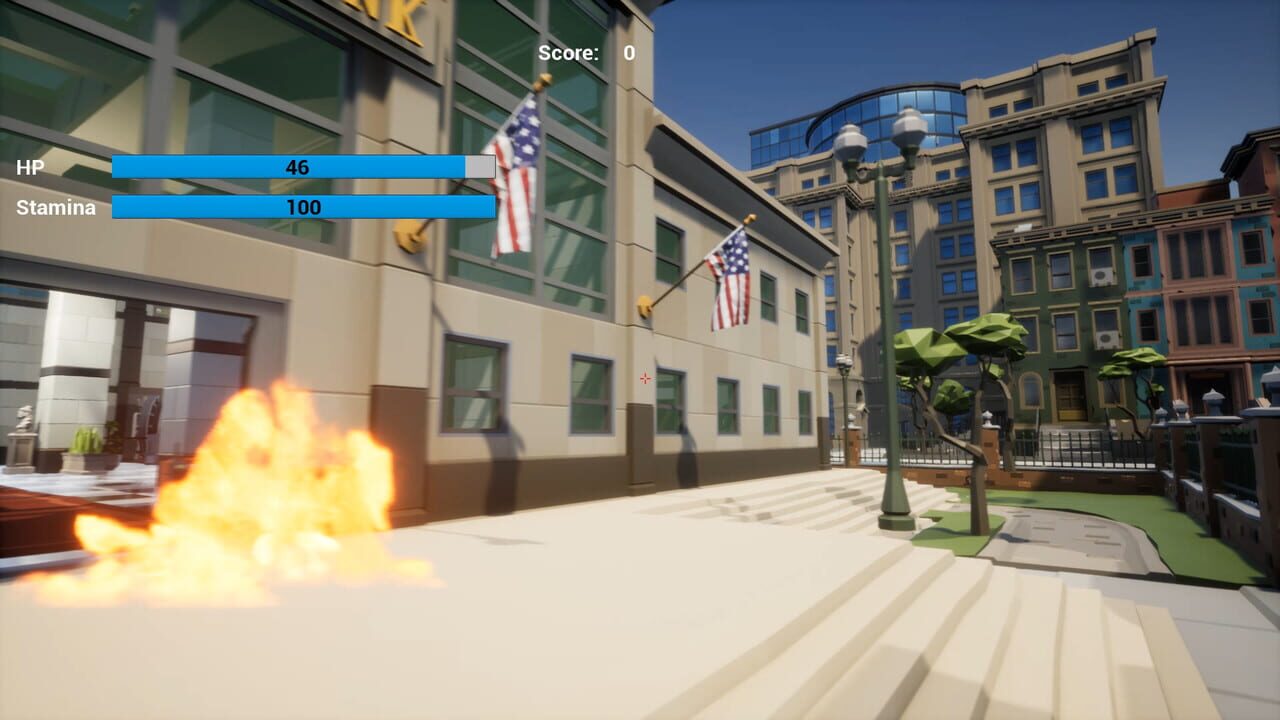
Task: Click the gold BANK sign letters
Action: click(x=390, y=15)
